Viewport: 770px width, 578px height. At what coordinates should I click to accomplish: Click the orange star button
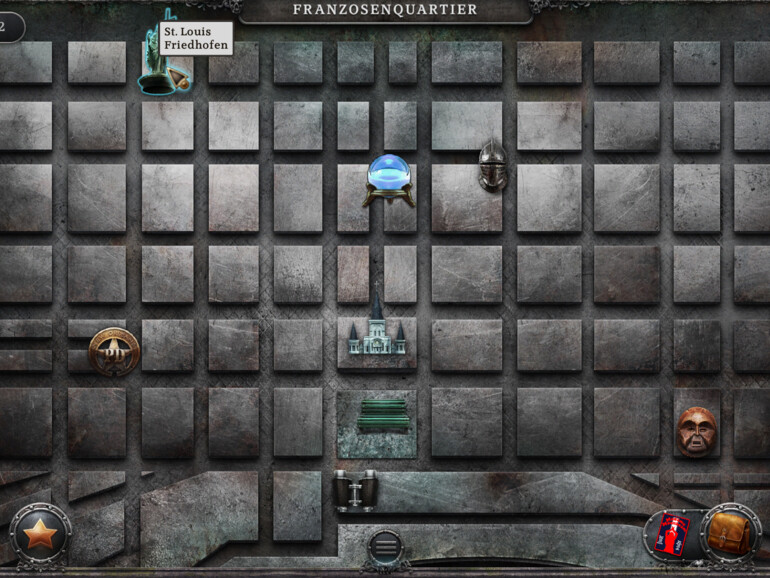pos(40,534)
